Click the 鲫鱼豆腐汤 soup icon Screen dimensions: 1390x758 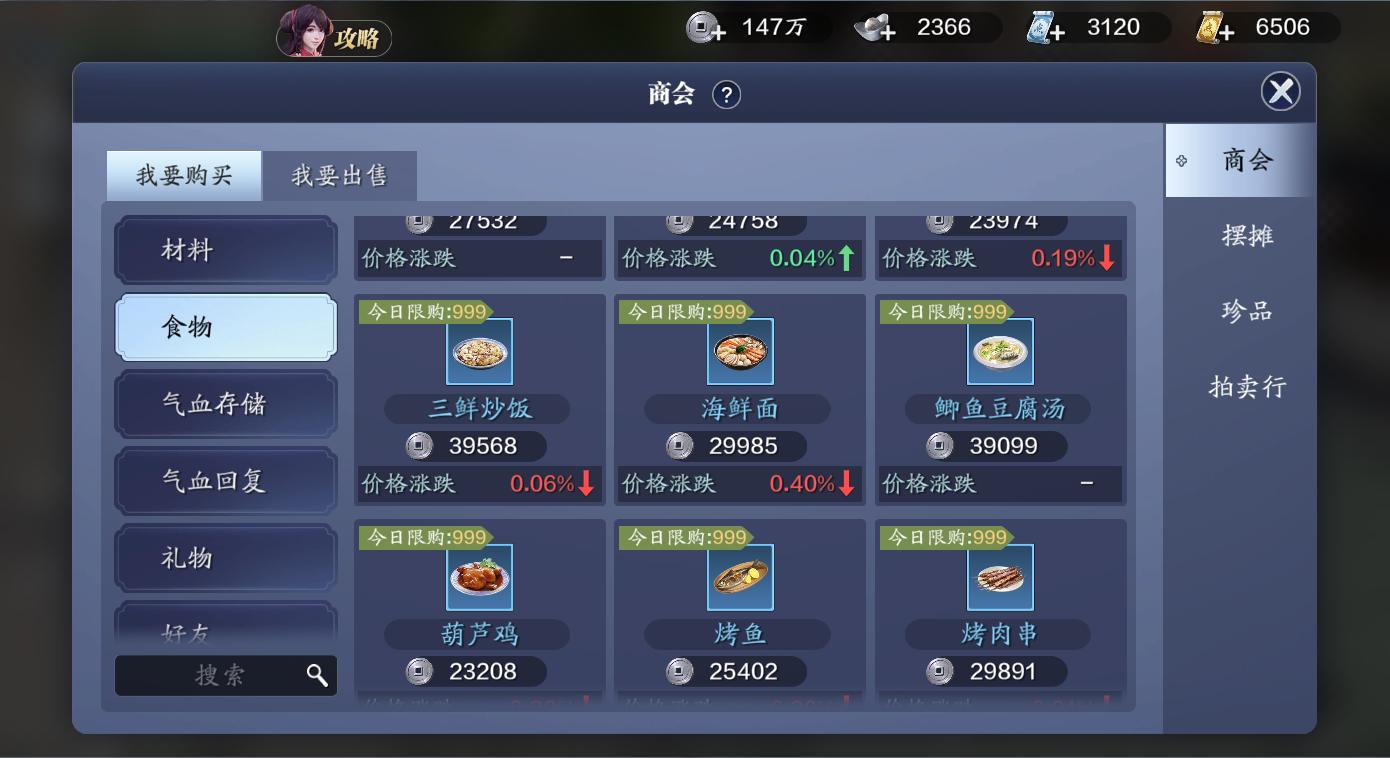(1000, 352)
